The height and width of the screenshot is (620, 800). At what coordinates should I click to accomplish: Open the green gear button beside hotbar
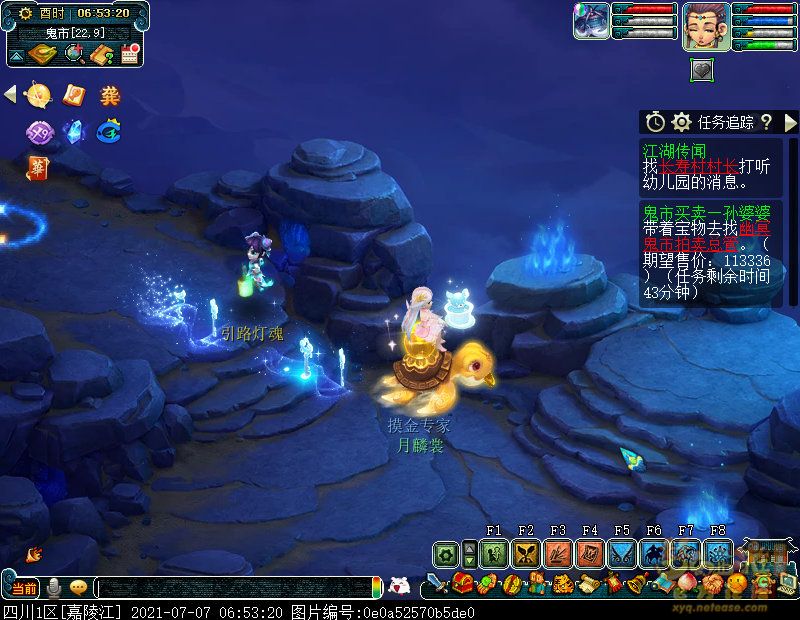445,553
